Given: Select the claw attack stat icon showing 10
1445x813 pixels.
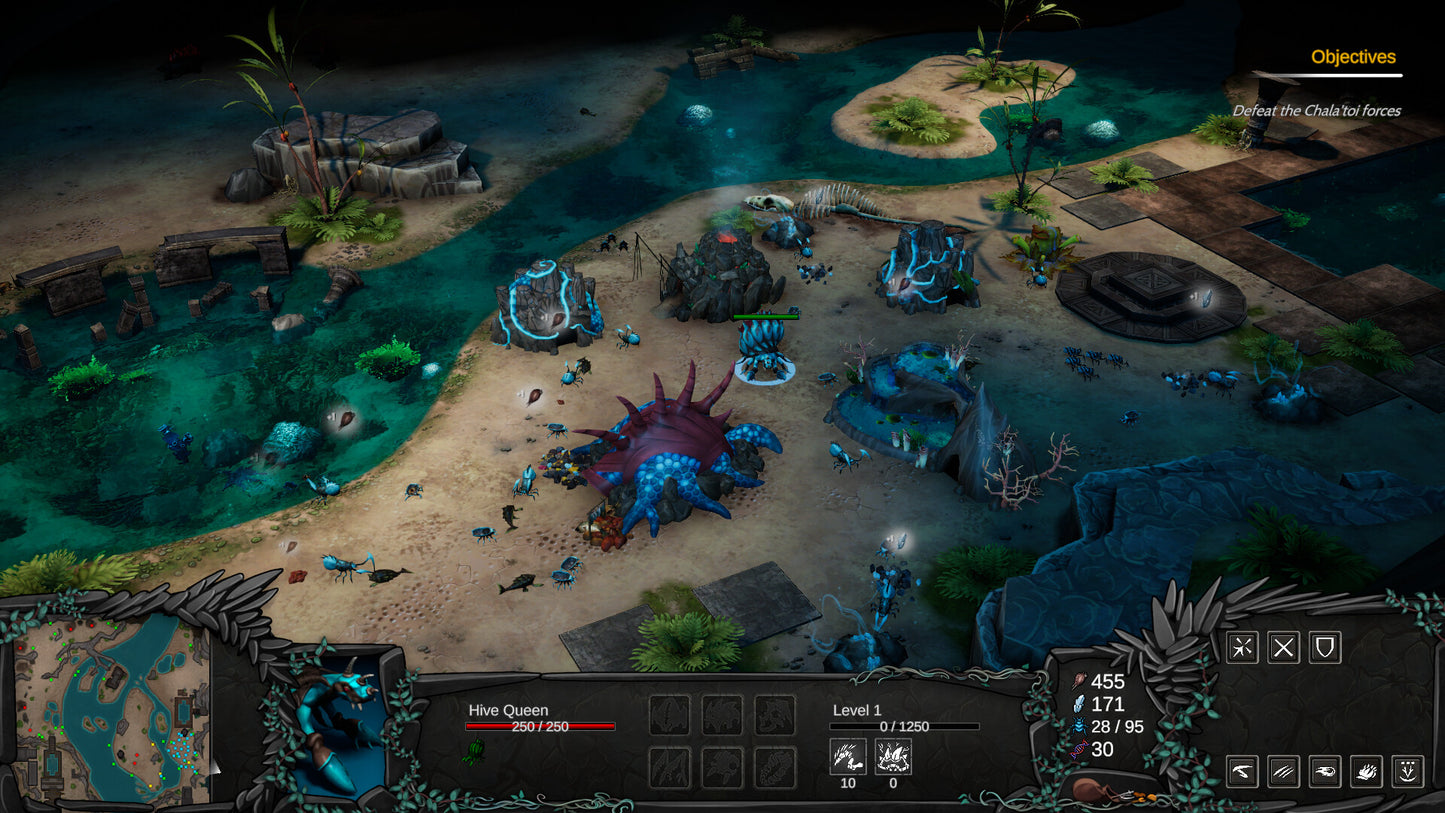Looking at the screenshot, I should (847, 757).
